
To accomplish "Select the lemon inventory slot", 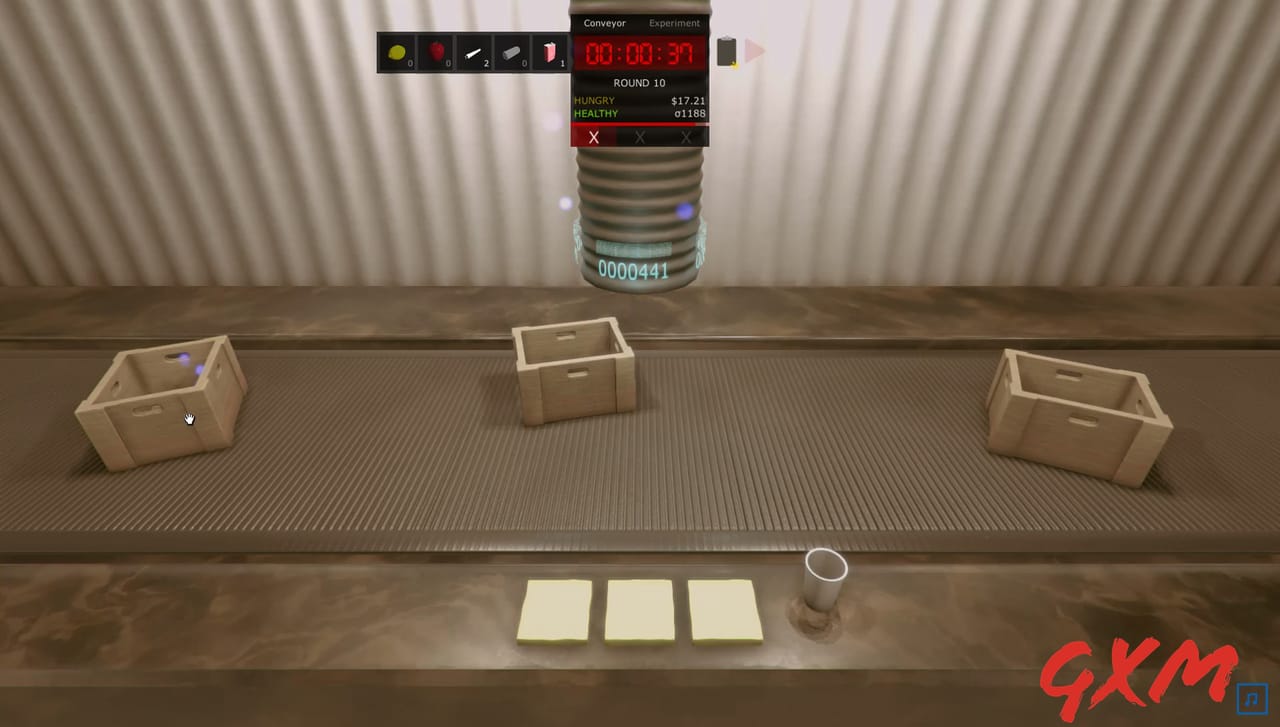I will (397, 53).
